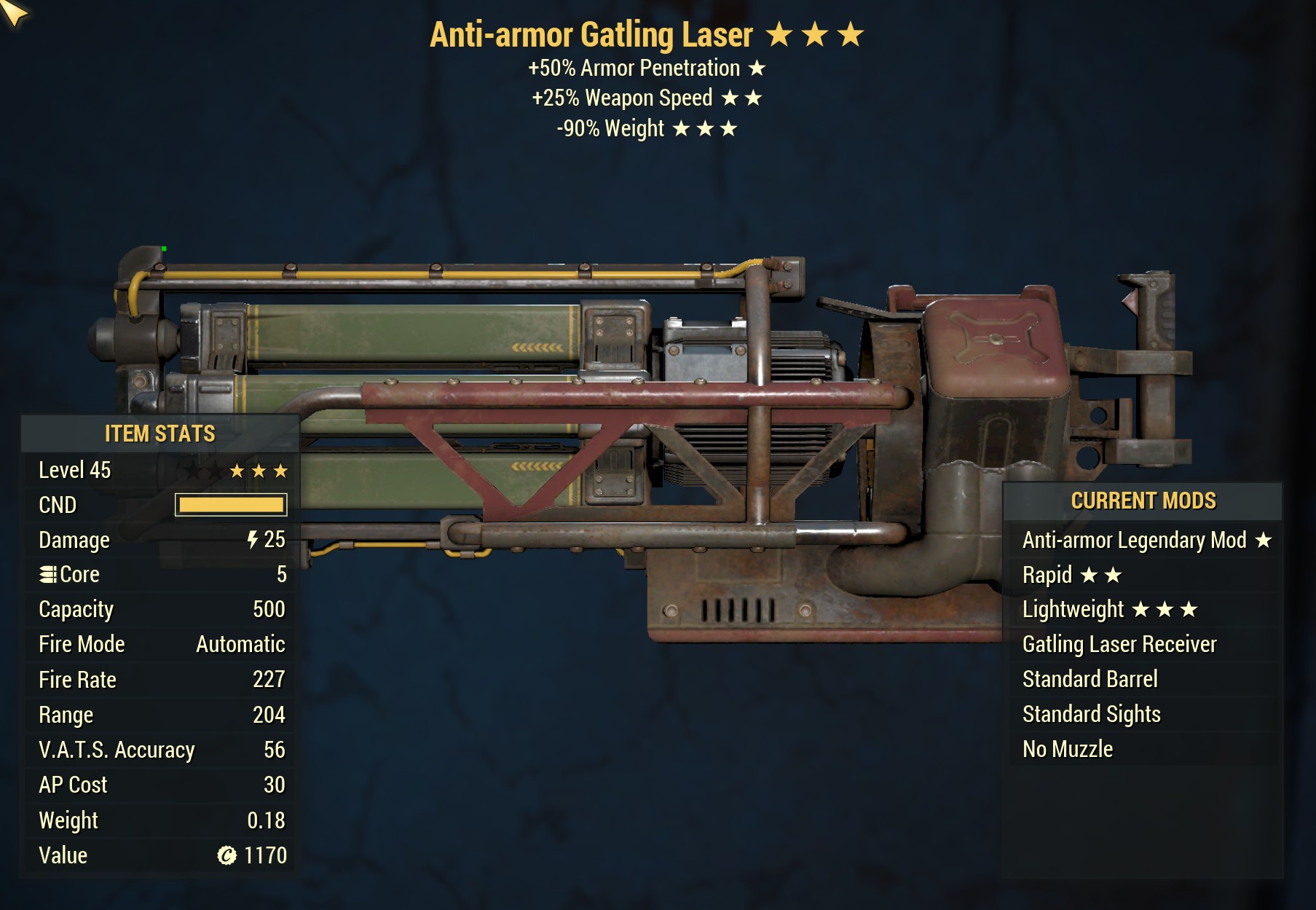Click the star next to Armor Penetration
The width and height of the screenshot is (1316, 910).
[x=757, y=68]
